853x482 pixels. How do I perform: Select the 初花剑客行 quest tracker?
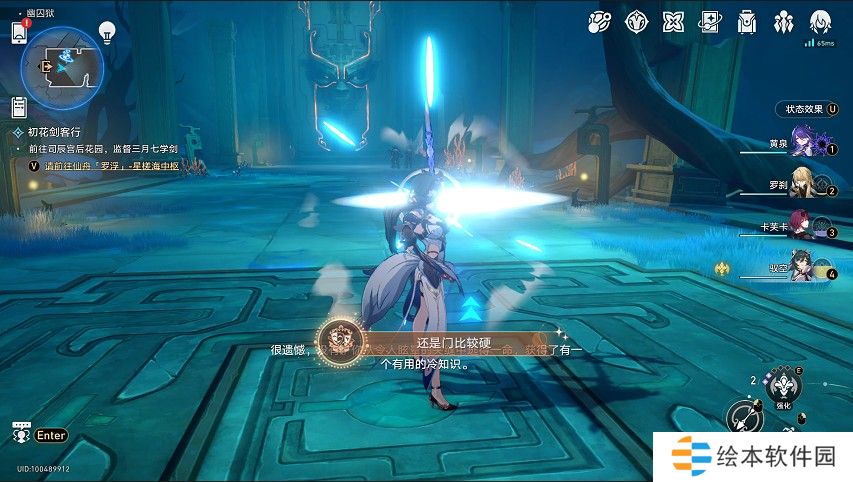pyautogui.click(x=55, y=131)
